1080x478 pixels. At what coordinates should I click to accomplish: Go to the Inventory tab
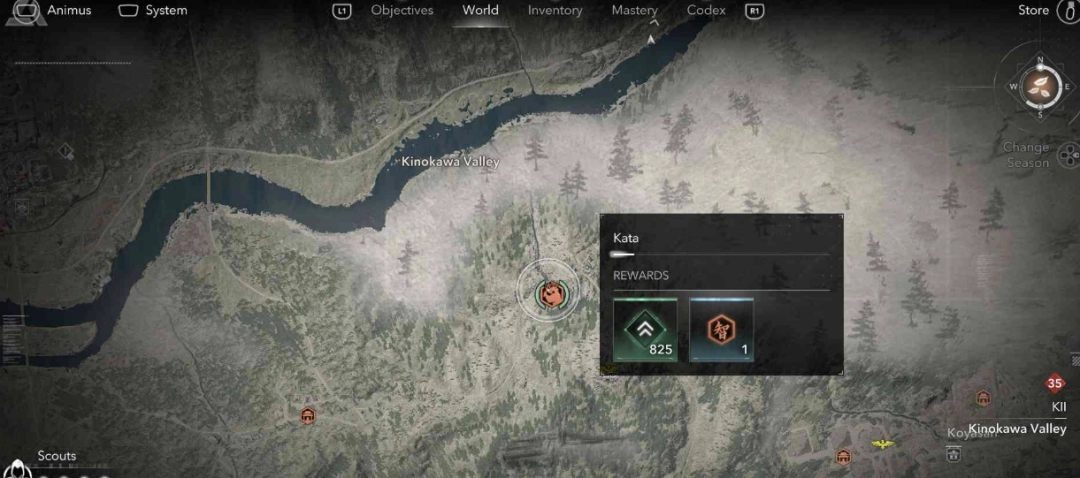click(555, 11)
